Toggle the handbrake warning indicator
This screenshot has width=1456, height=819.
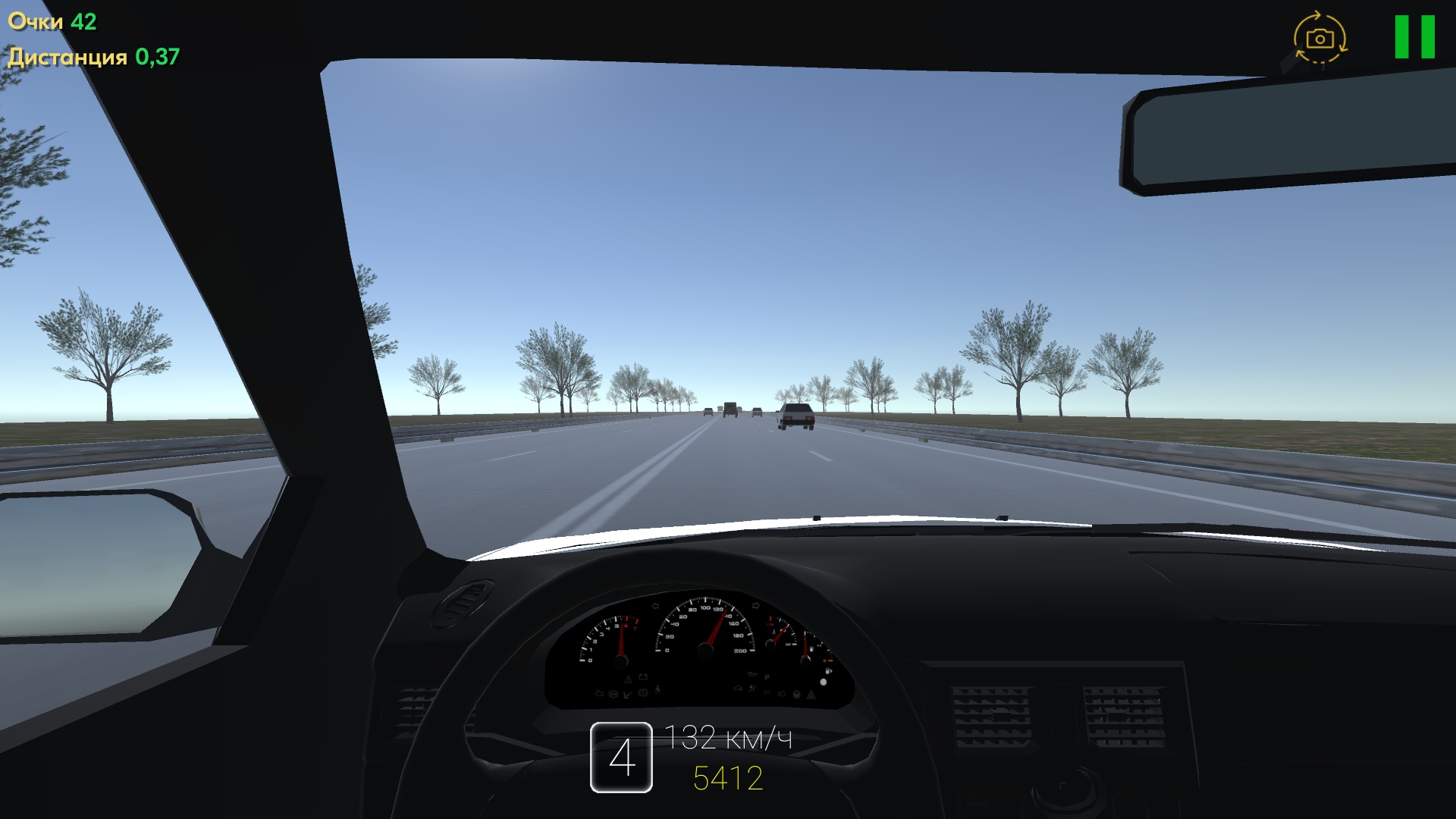(x=642, y=692)
